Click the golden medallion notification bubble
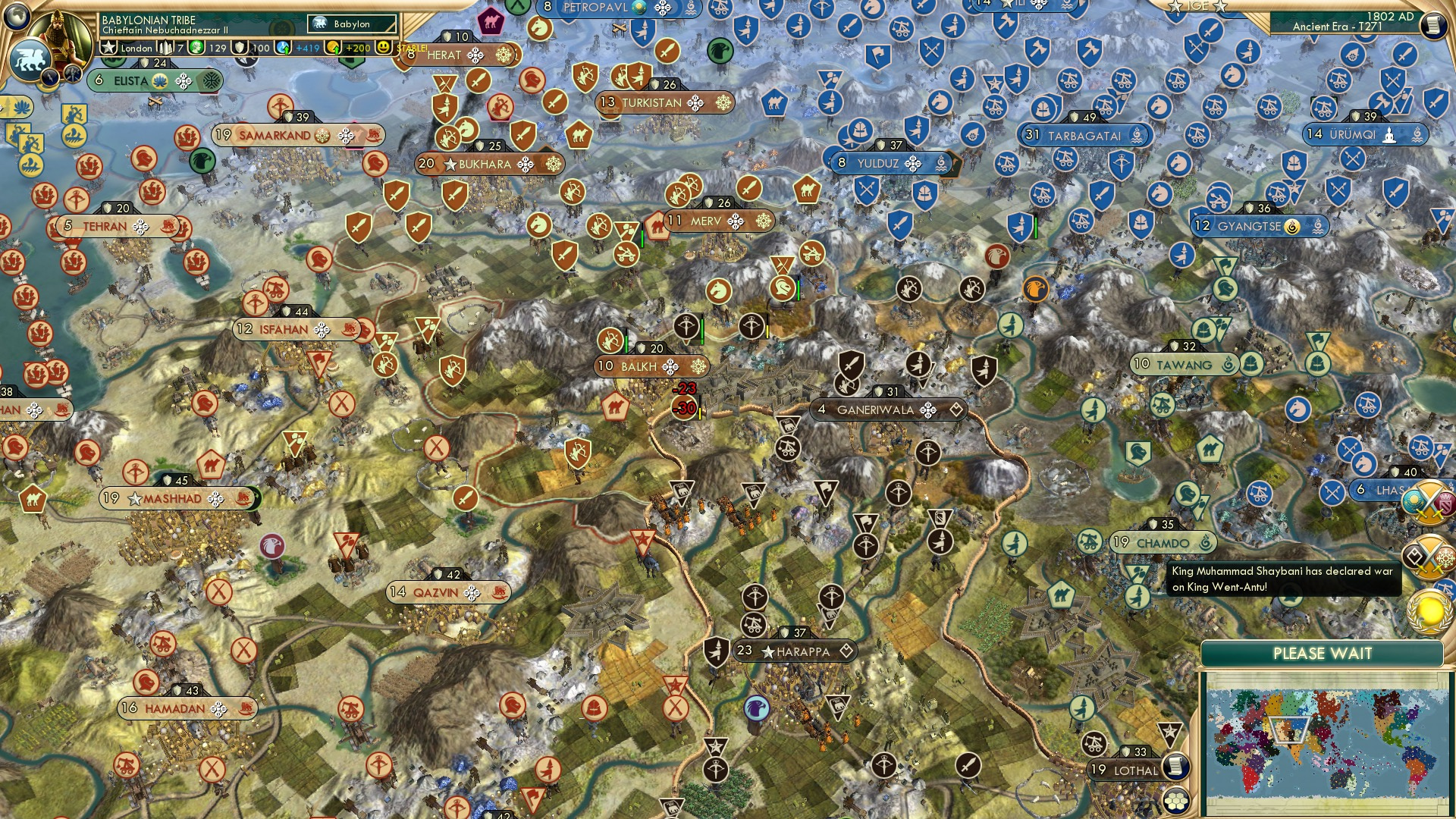The width and height of the screenshot is (1456, 819). click(1430, 610)
